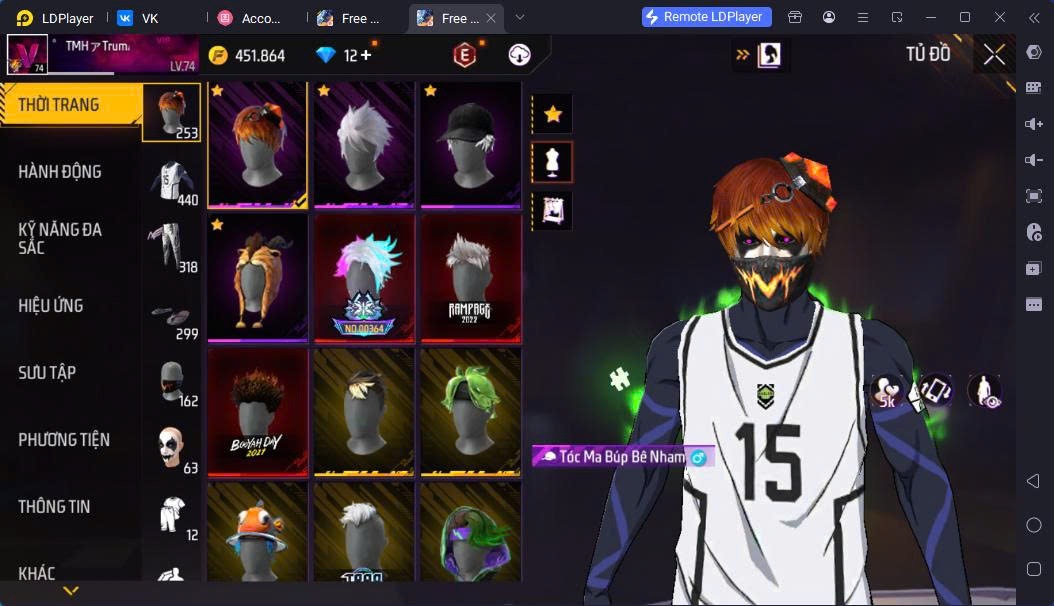Screen dimensions: 1054x606
Task: Open the Thông Tin tab
Action: point(54,507)
